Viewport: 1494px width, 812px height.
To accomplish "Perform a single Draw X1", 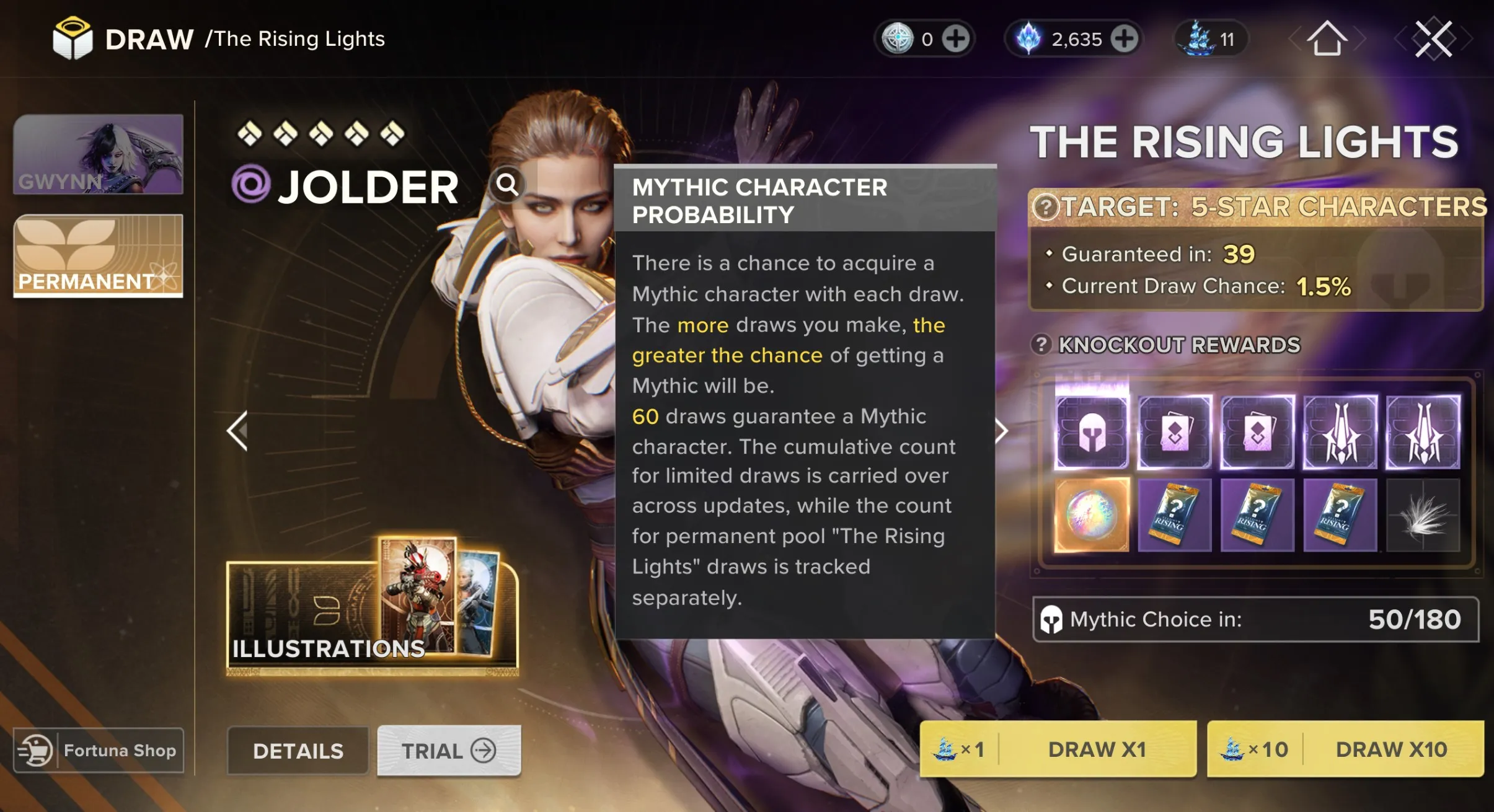I will click(1058, 749).
